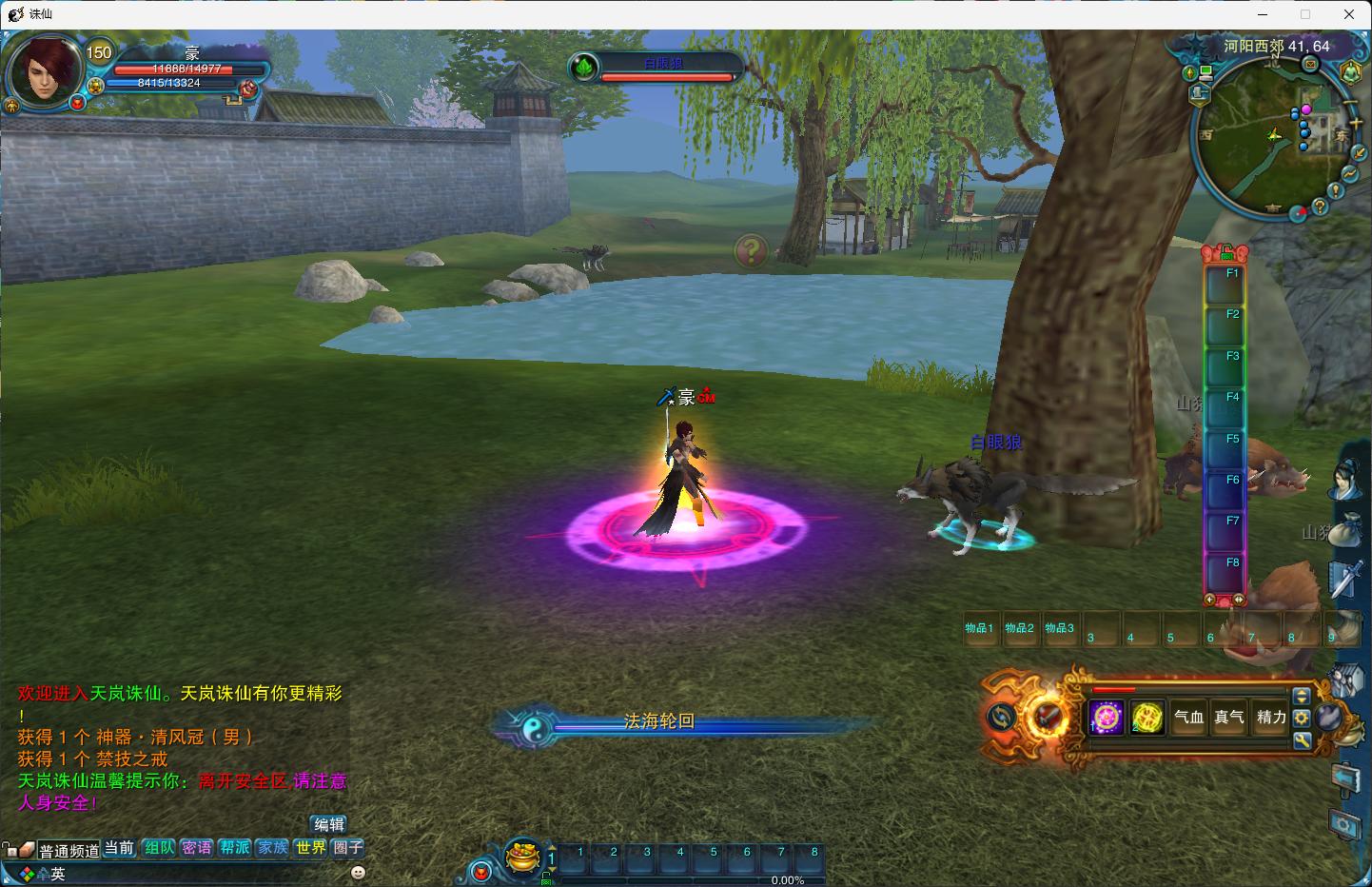Open the emoji smiley face in chat input
Screen dimensions: 1372x887
pyautogui.click(x=358, y=873)
